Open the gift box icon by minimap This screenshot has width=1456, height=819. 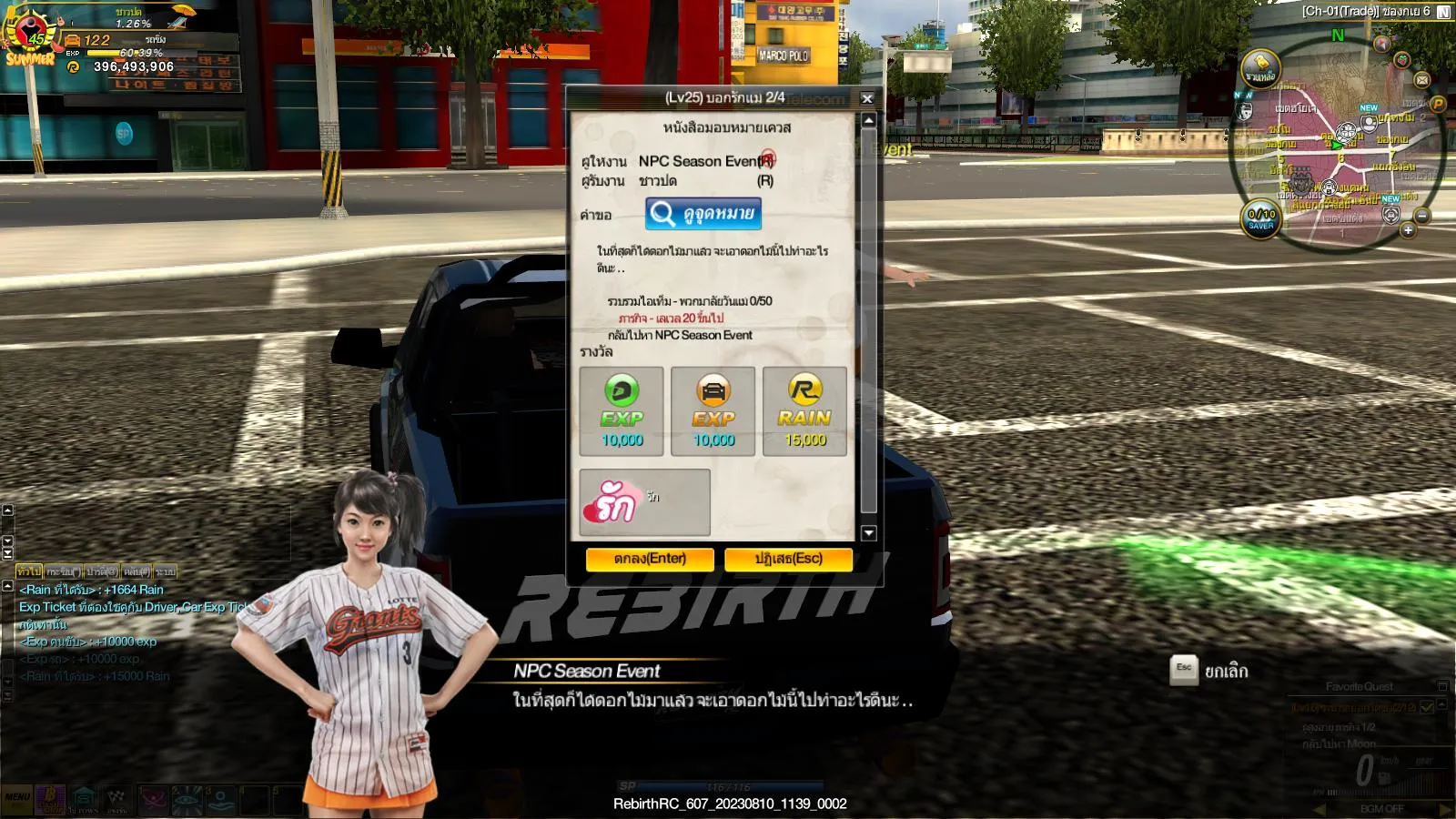1401,60
